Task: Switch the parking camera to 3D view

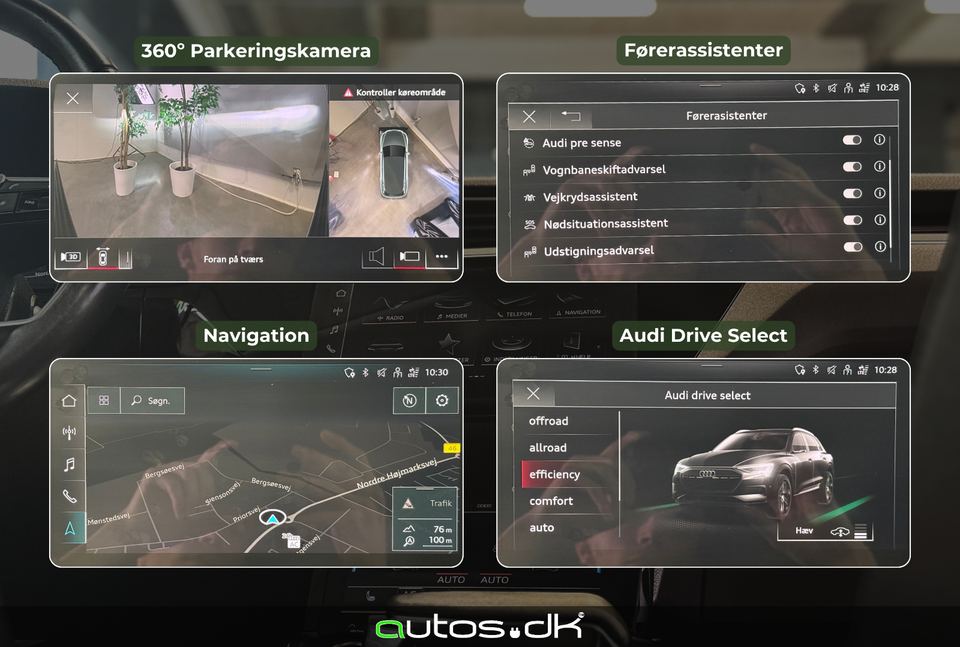Action: (x=71, y=257)
